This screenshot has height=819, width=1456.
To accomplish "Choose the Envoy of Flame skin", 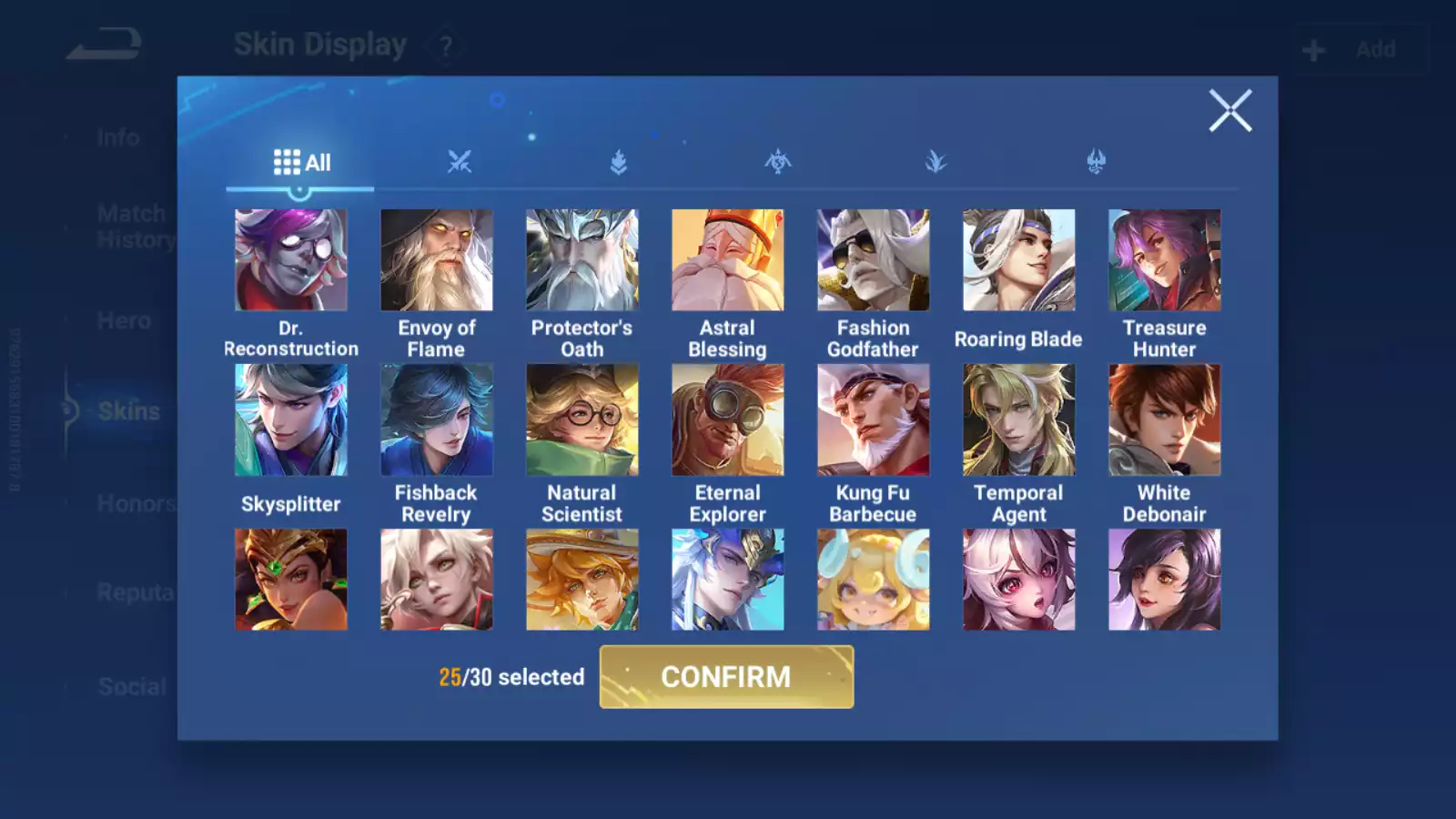I will [x=437, y=260].
